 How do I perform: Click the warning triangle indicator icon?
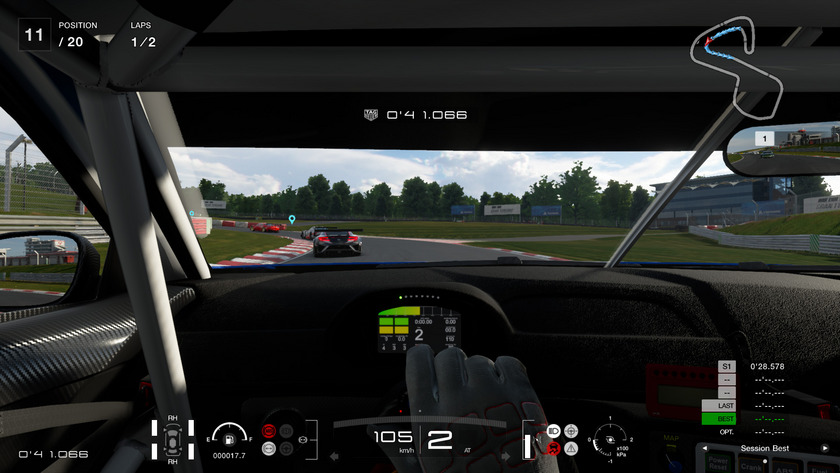571,449
